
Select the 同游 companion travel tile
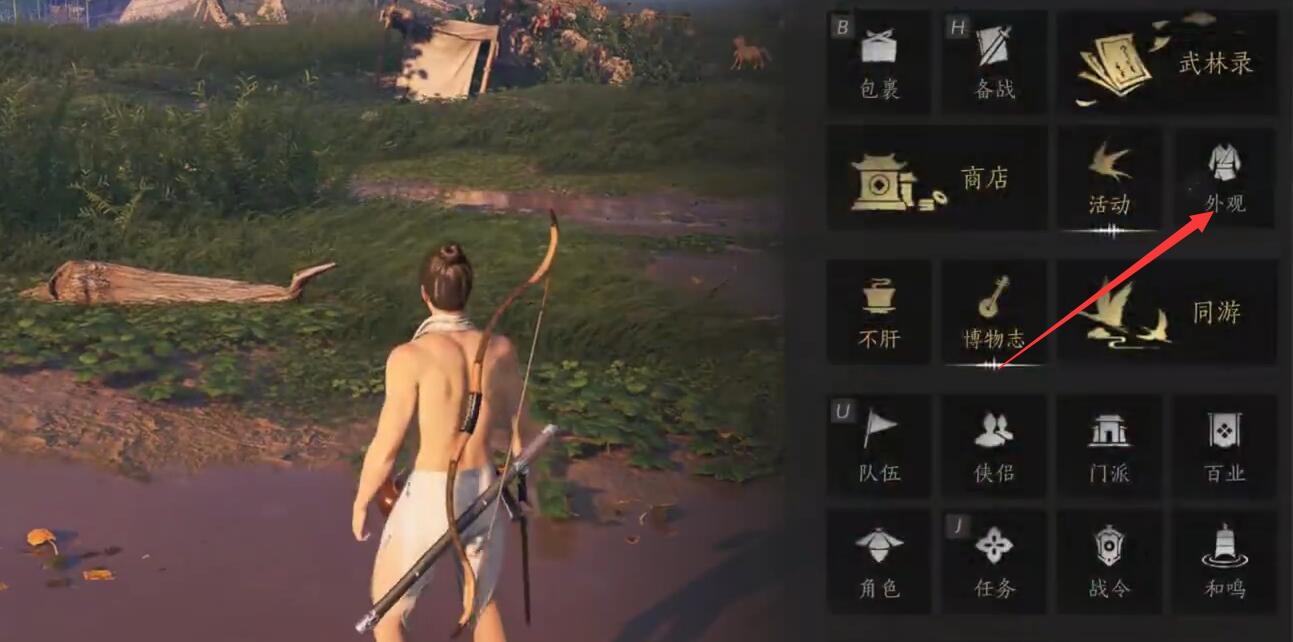pyautogui.click(x=1166, y=312)
